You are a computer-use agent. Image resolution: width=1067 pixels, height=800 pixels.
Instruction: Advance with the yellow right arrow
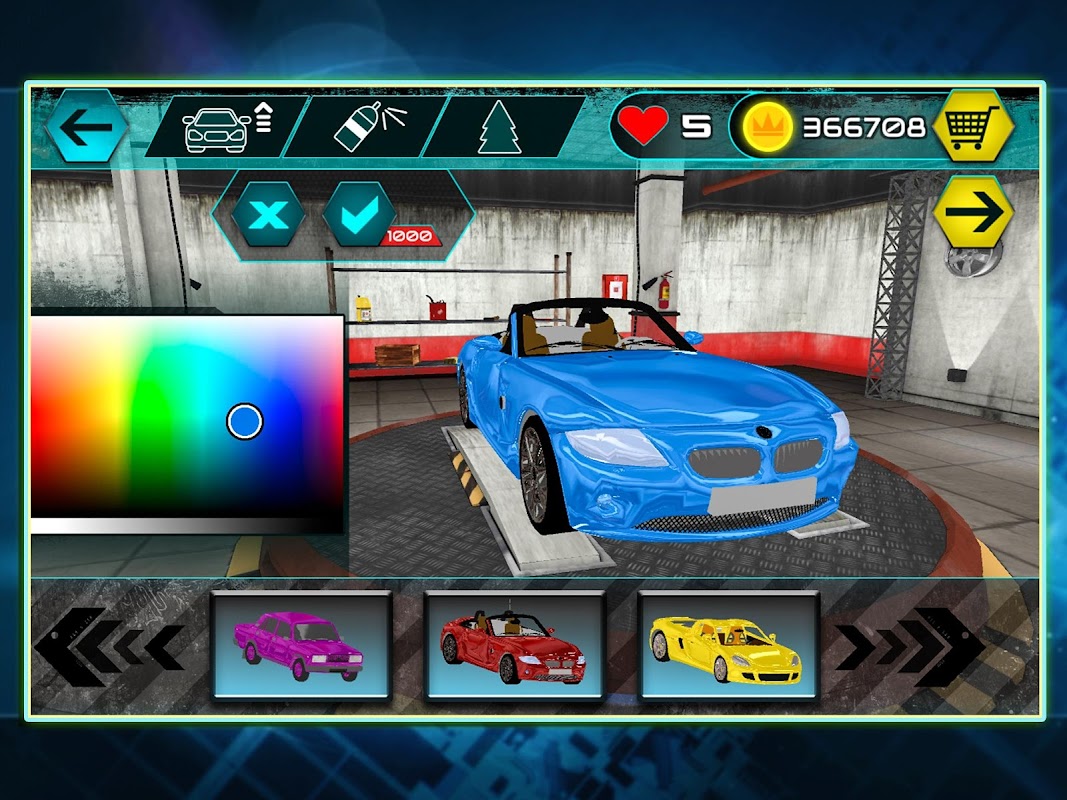[973, 212]
